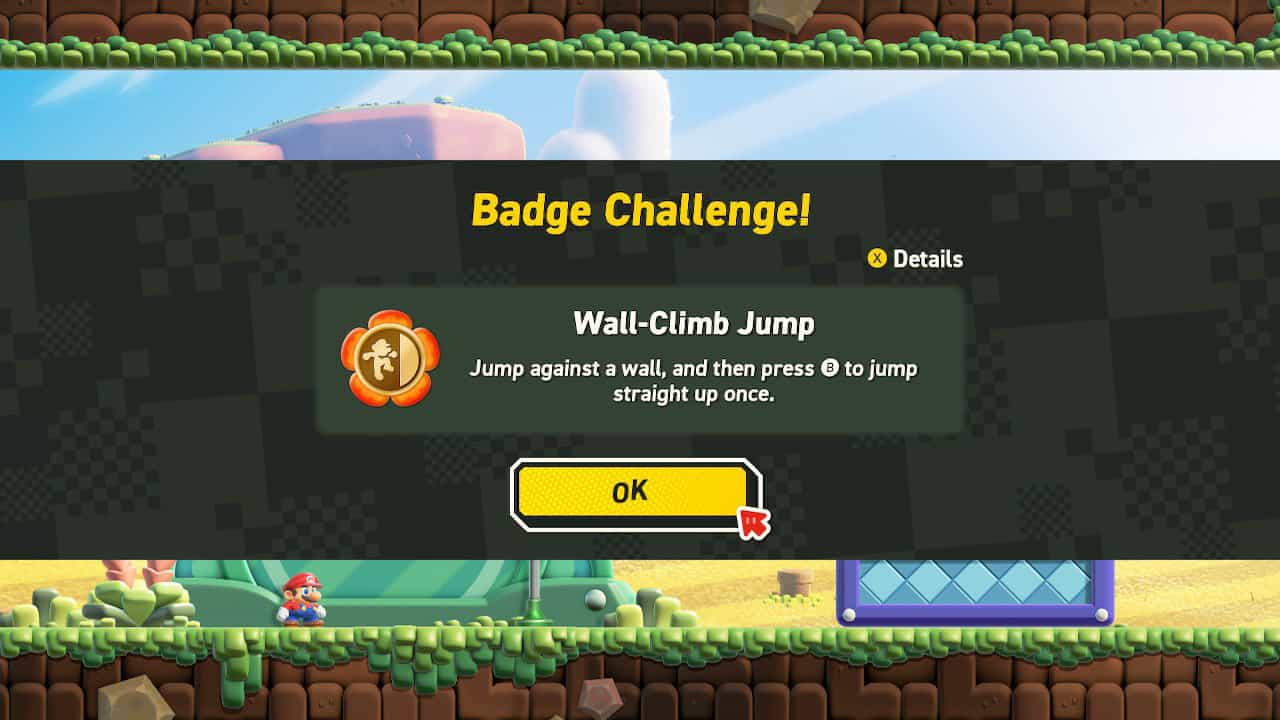
Task: Click the Badge Challenge! title text
Action: (x=639, y=210)
